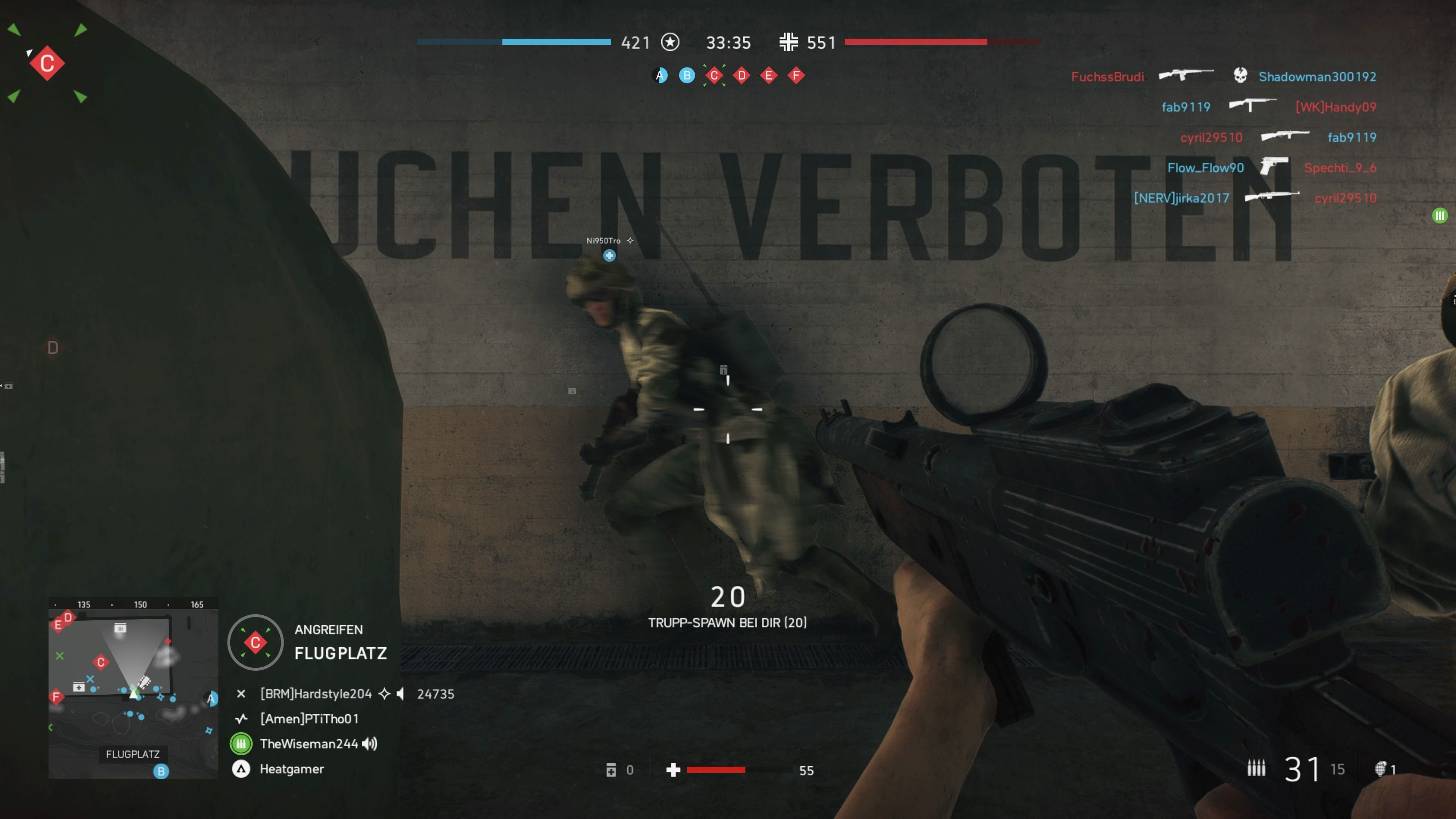Select the green support class icon for TheWiseman244
The width and height of the screenshot is (1456, 819).
242,744
